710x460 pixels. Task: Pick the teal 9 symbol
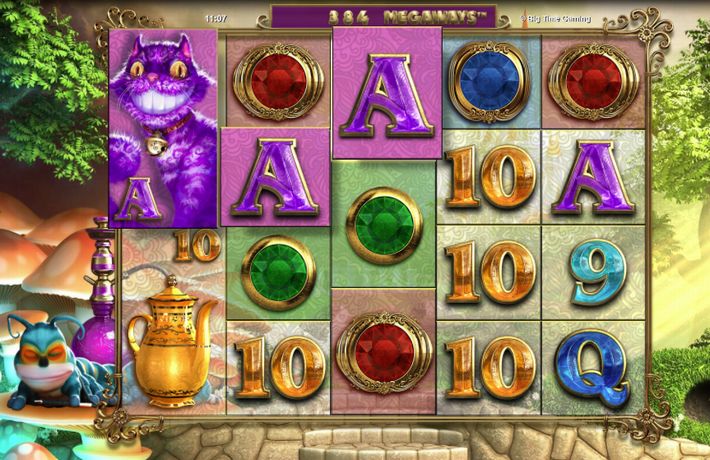pyautogui.click(x=594, y=272)
